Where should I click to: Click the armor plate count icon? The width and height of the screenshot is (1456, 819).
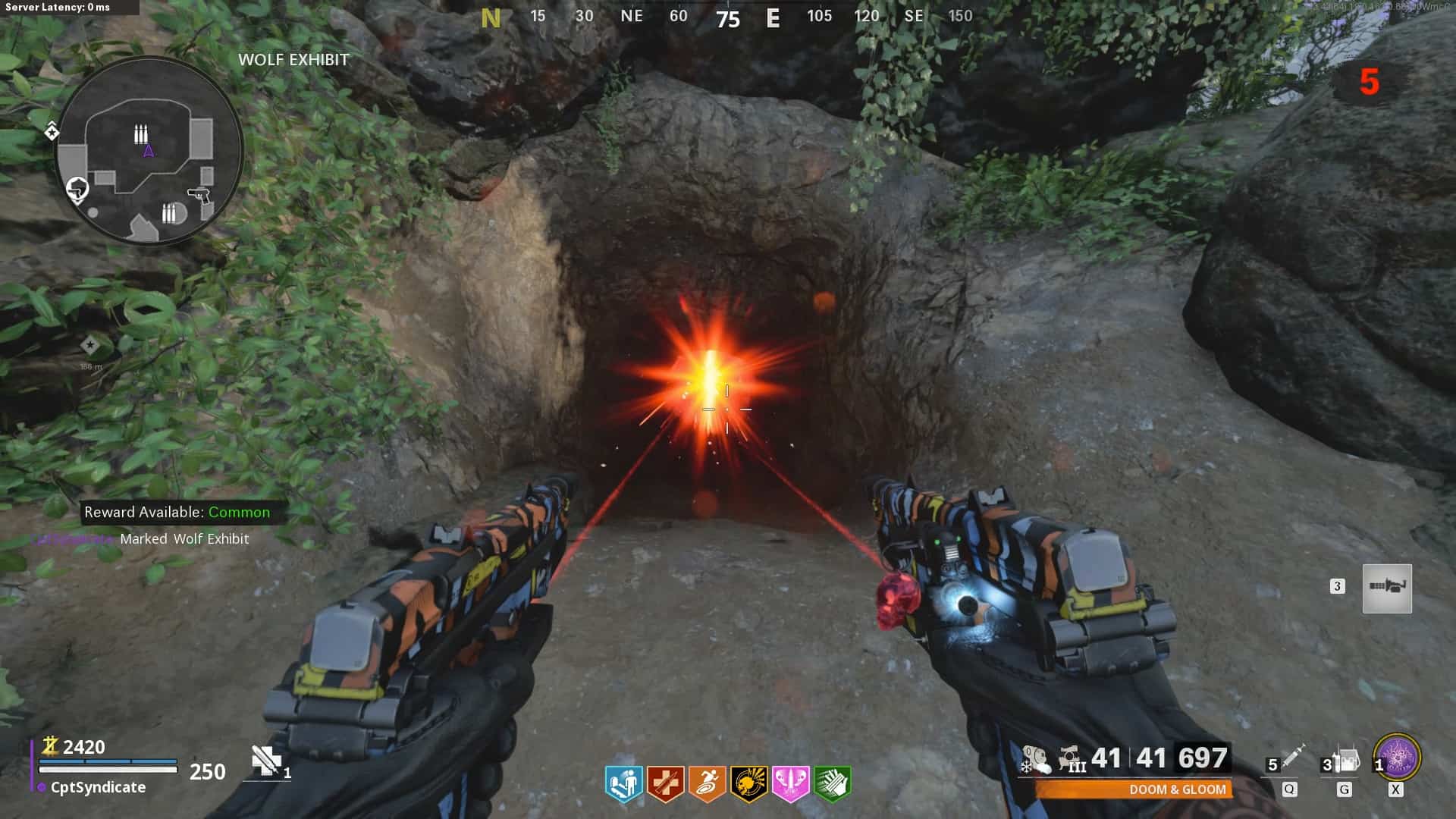(x=266, y=761)
